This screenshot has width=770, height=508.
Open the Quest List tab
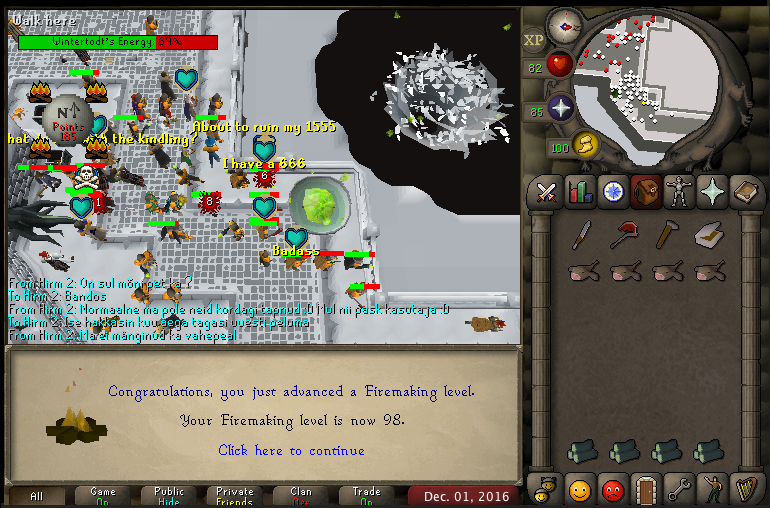(x=612, y=190)
